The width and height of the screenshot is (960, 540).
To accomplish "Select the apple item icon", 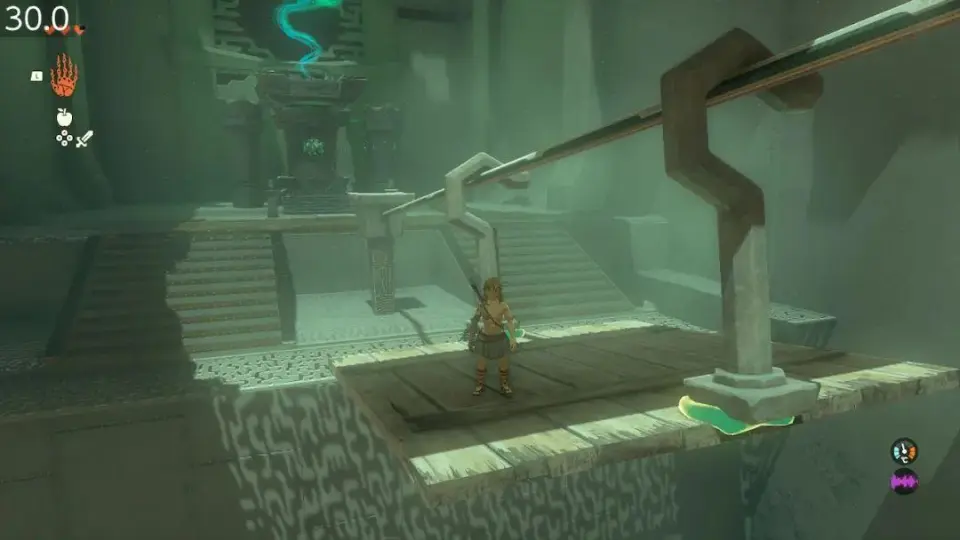I will (64, 118).
